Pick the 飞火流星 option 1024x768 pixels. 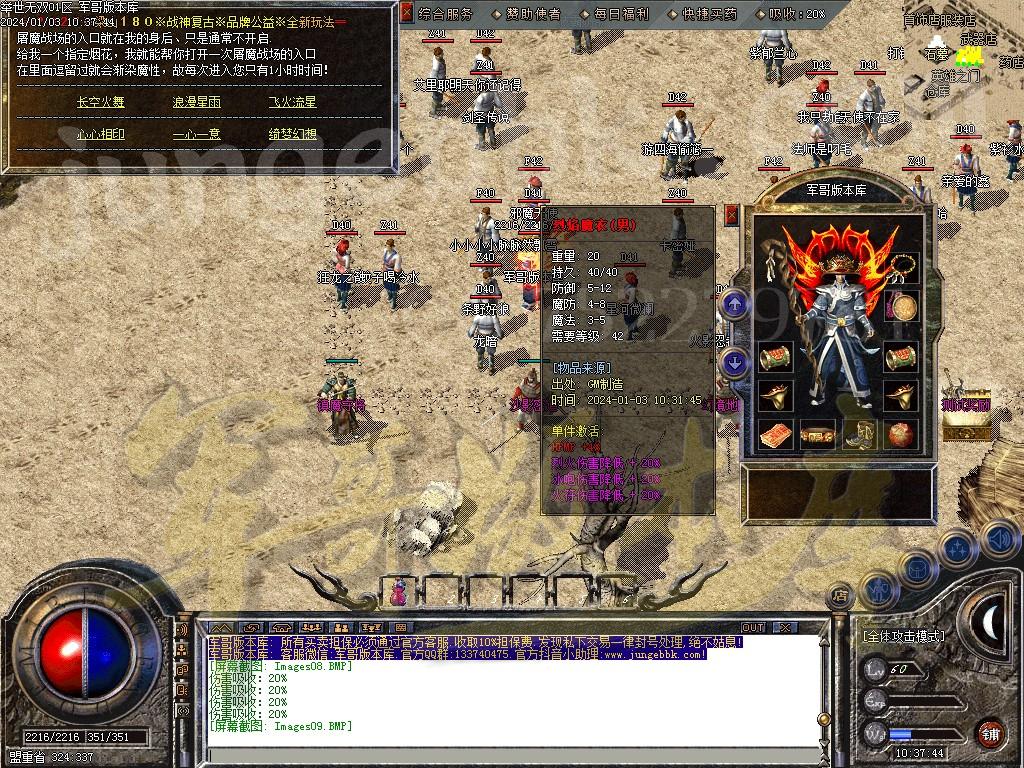(292, 102)
